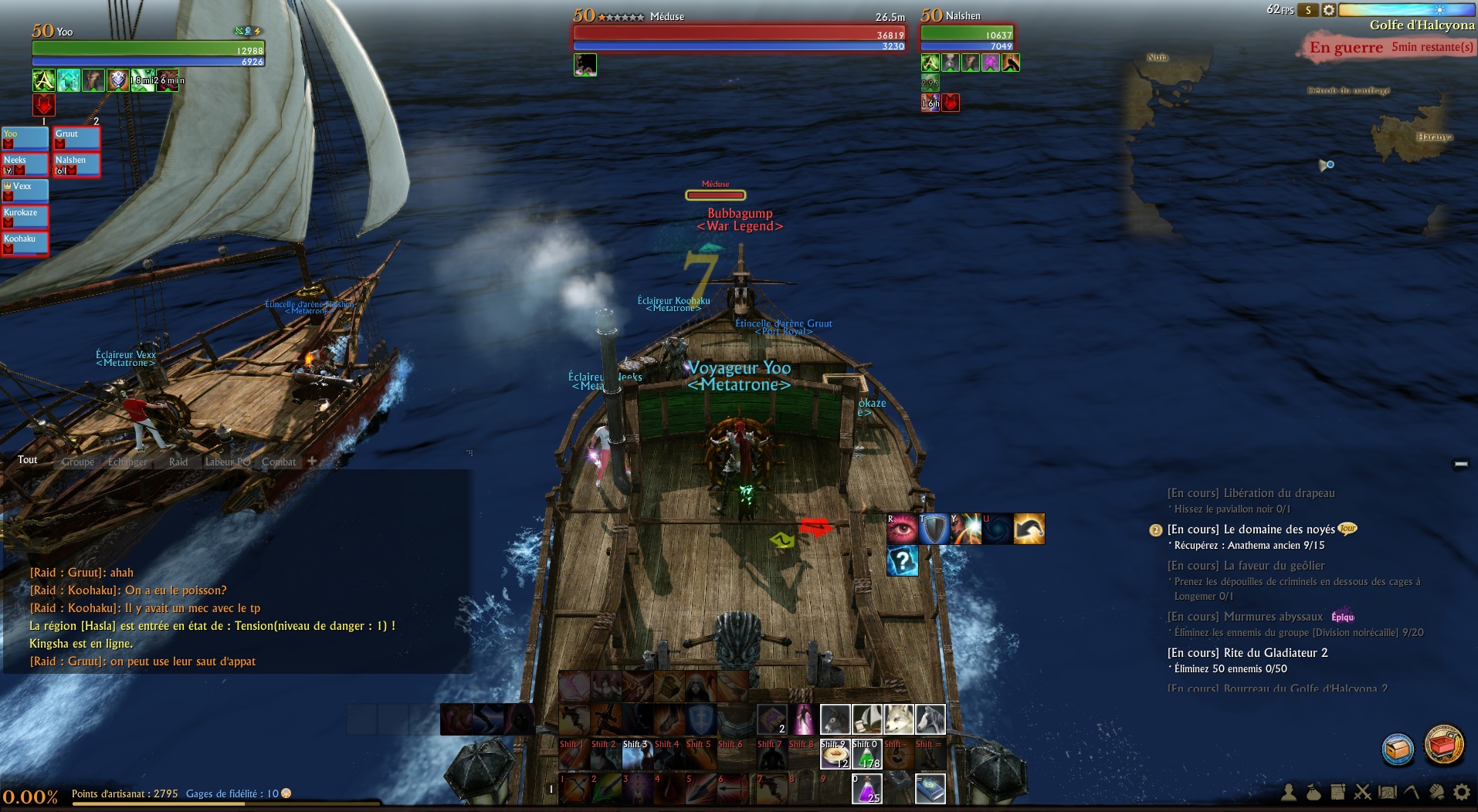Viewport: 1478px width, 812px height.
Task: Minimize the quest tracker panel
Action: click(1460, 464)
